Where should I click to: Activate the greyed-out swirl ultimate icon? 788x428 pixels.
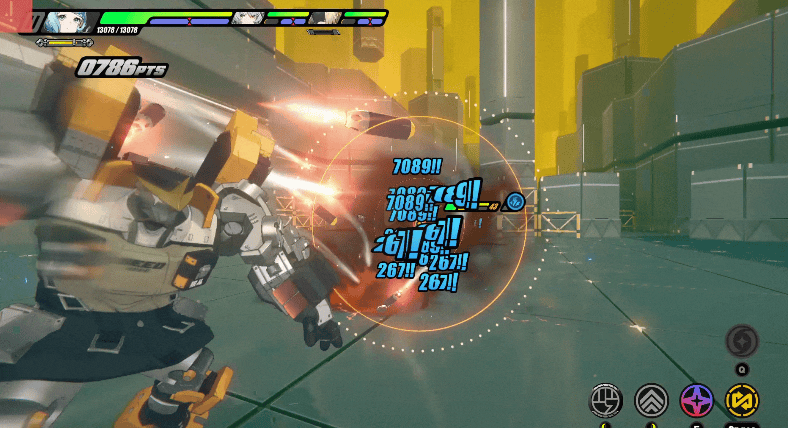pyautogui.click(x=741, y=341)
